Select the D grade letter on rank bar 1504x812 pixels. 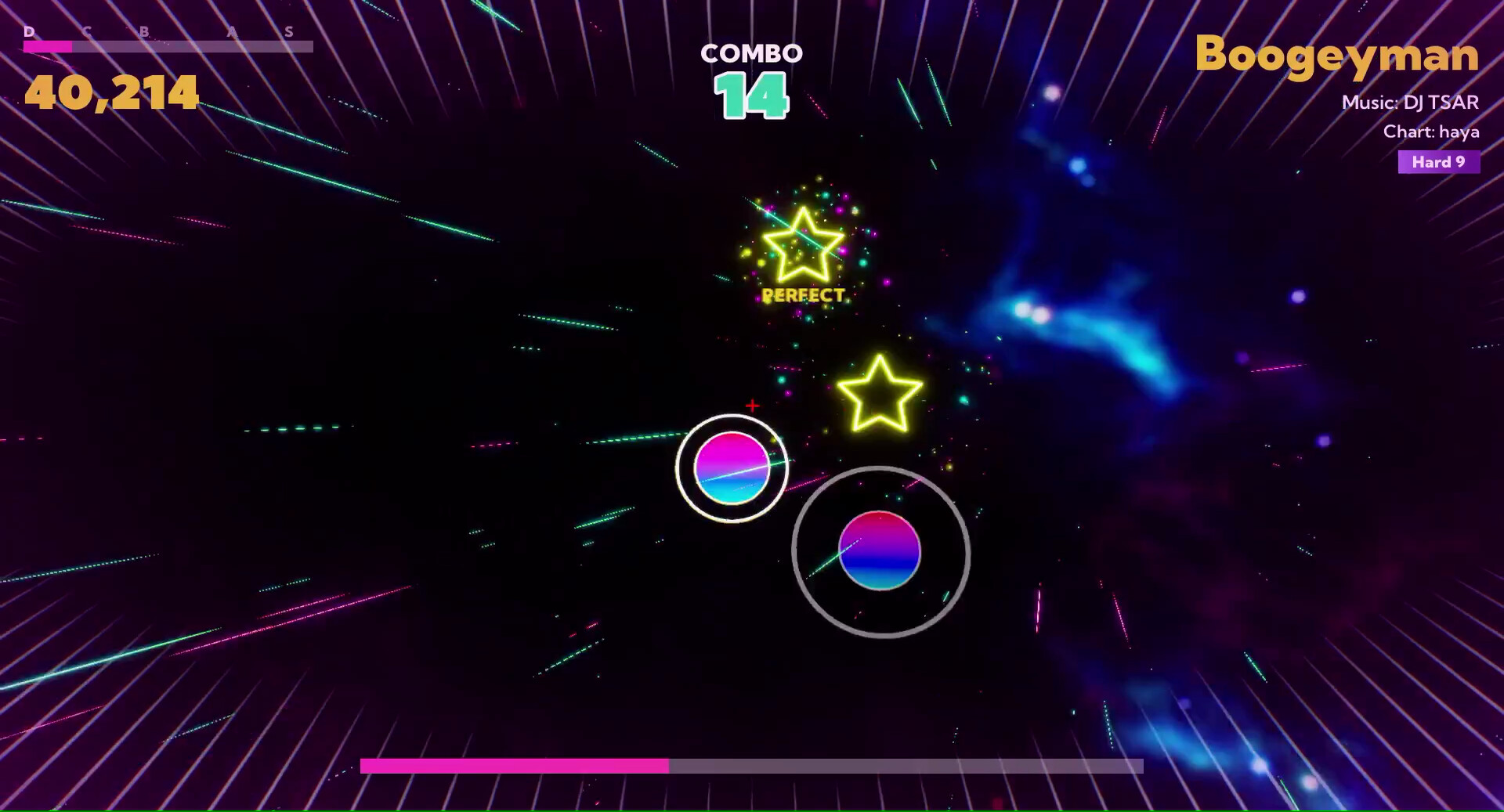pos(30,32)
